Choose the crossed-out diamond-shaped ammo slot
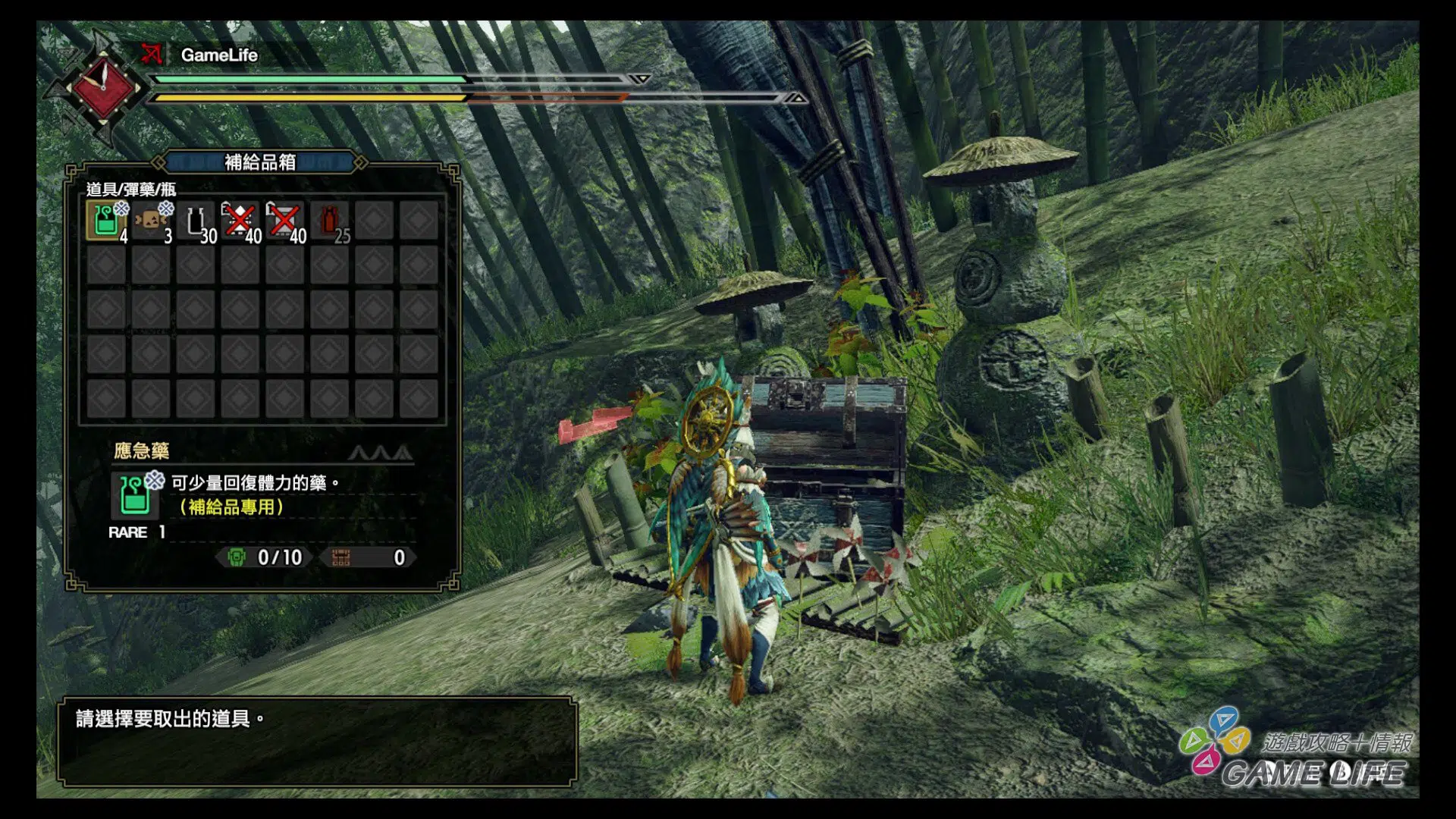The width and height of the screenshot is (1456, 819). [240, 221]
